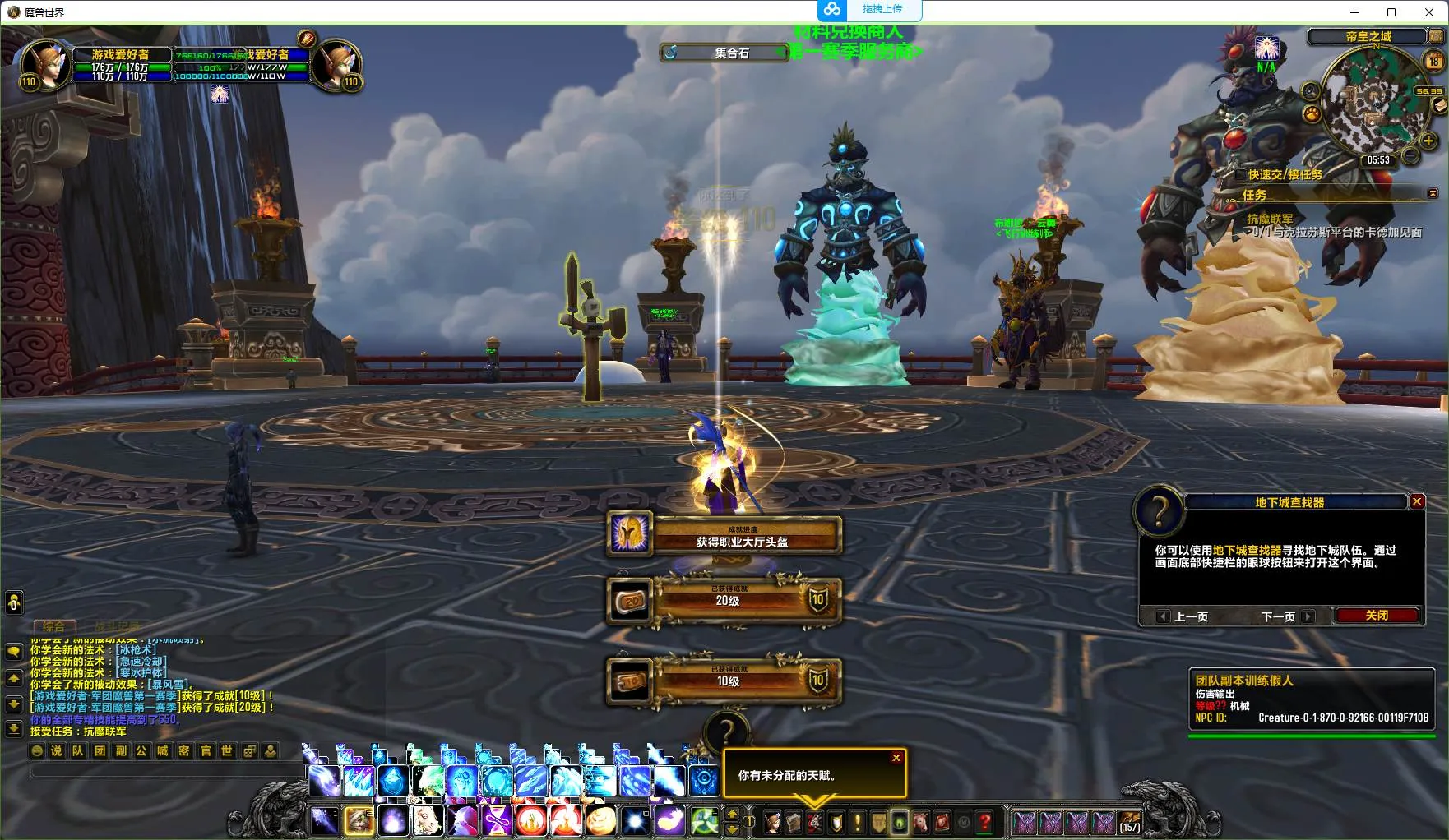Select the 抗魔联军 quest in the tracker
Screen dimensions: 1449x840
pyautogui.click(x=1270, y=219)
